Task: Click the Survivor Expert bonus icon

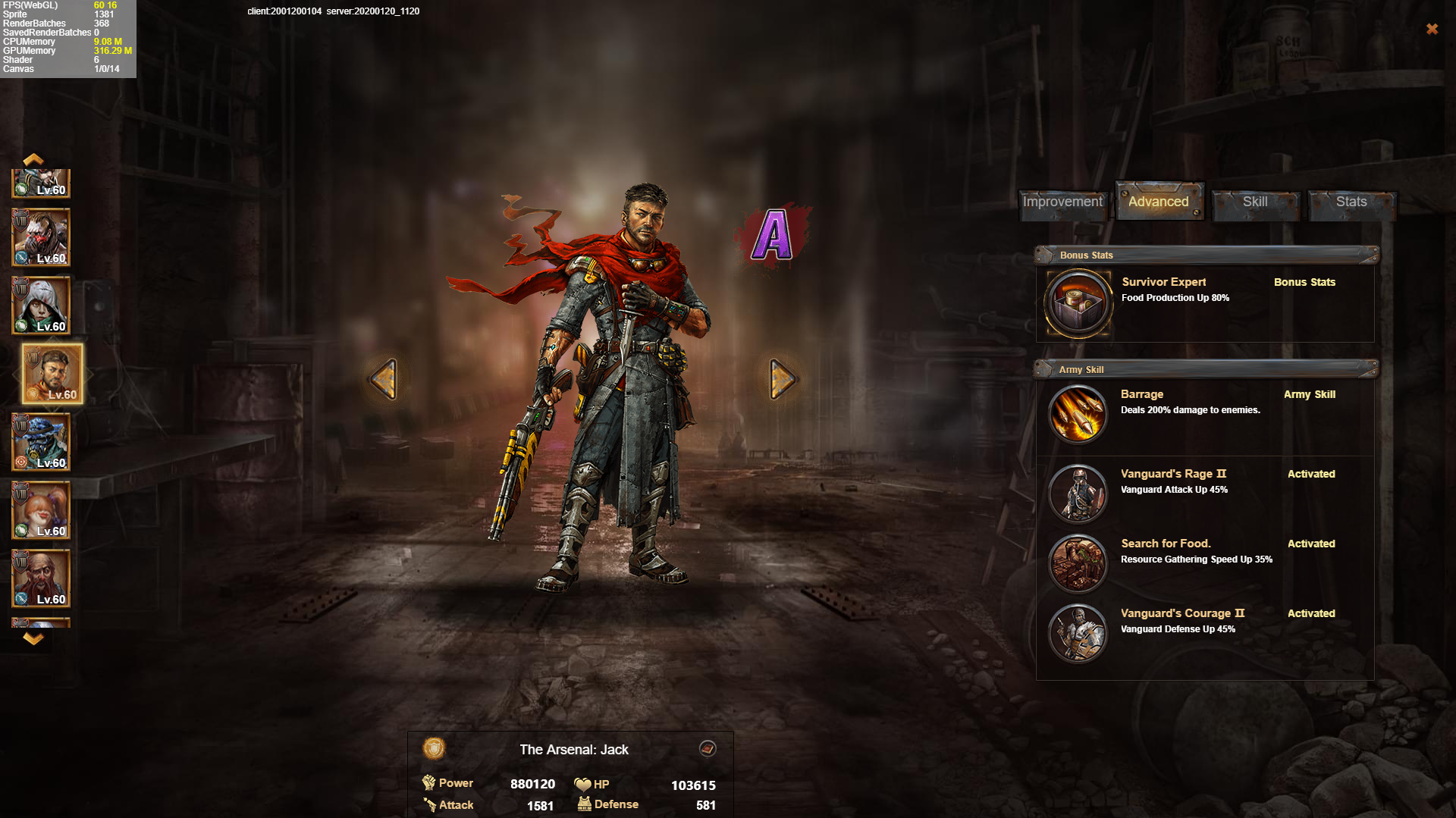Action: pos(1078,303)
